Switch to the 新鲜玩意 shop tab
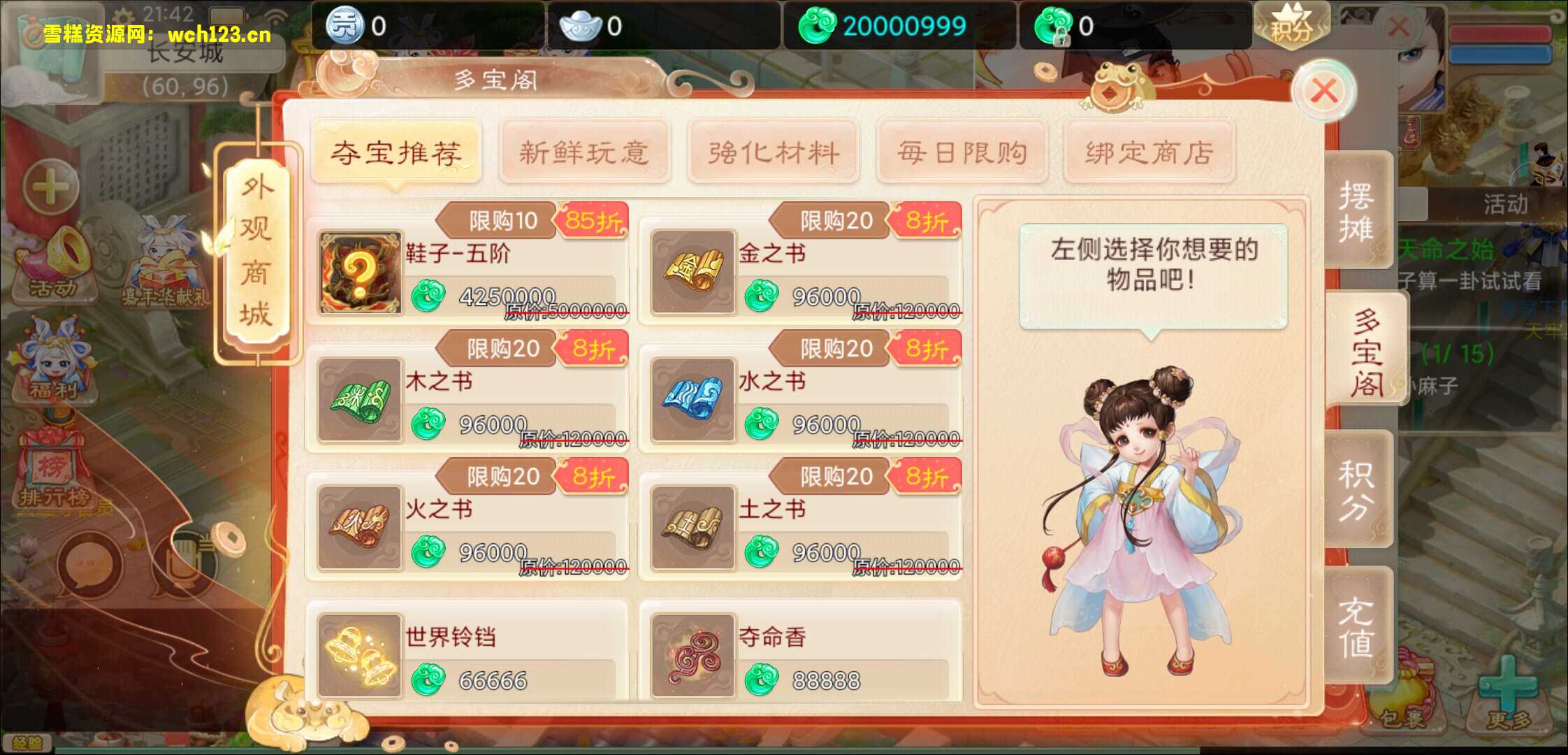 click(x=586, y=151)
